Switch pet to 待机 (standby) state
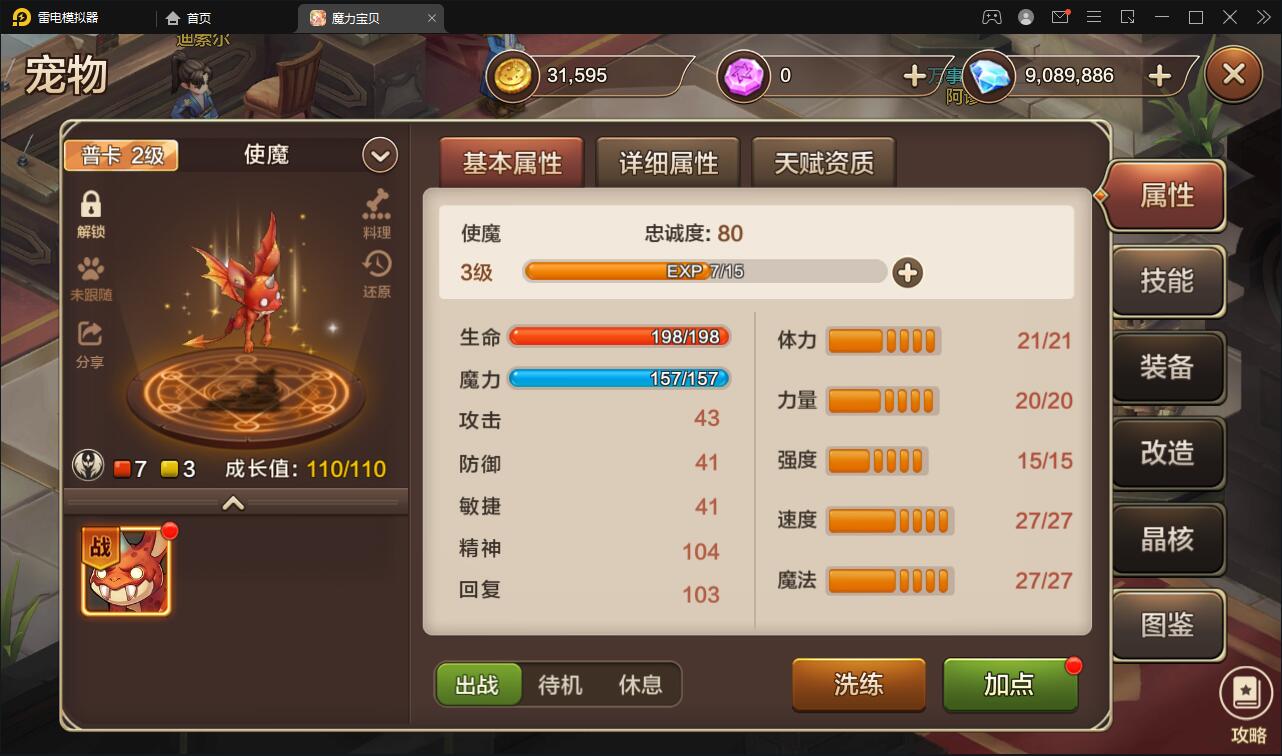Viewport: 1282px width, 756px height. pyautogui.click(x=557, y=684)
